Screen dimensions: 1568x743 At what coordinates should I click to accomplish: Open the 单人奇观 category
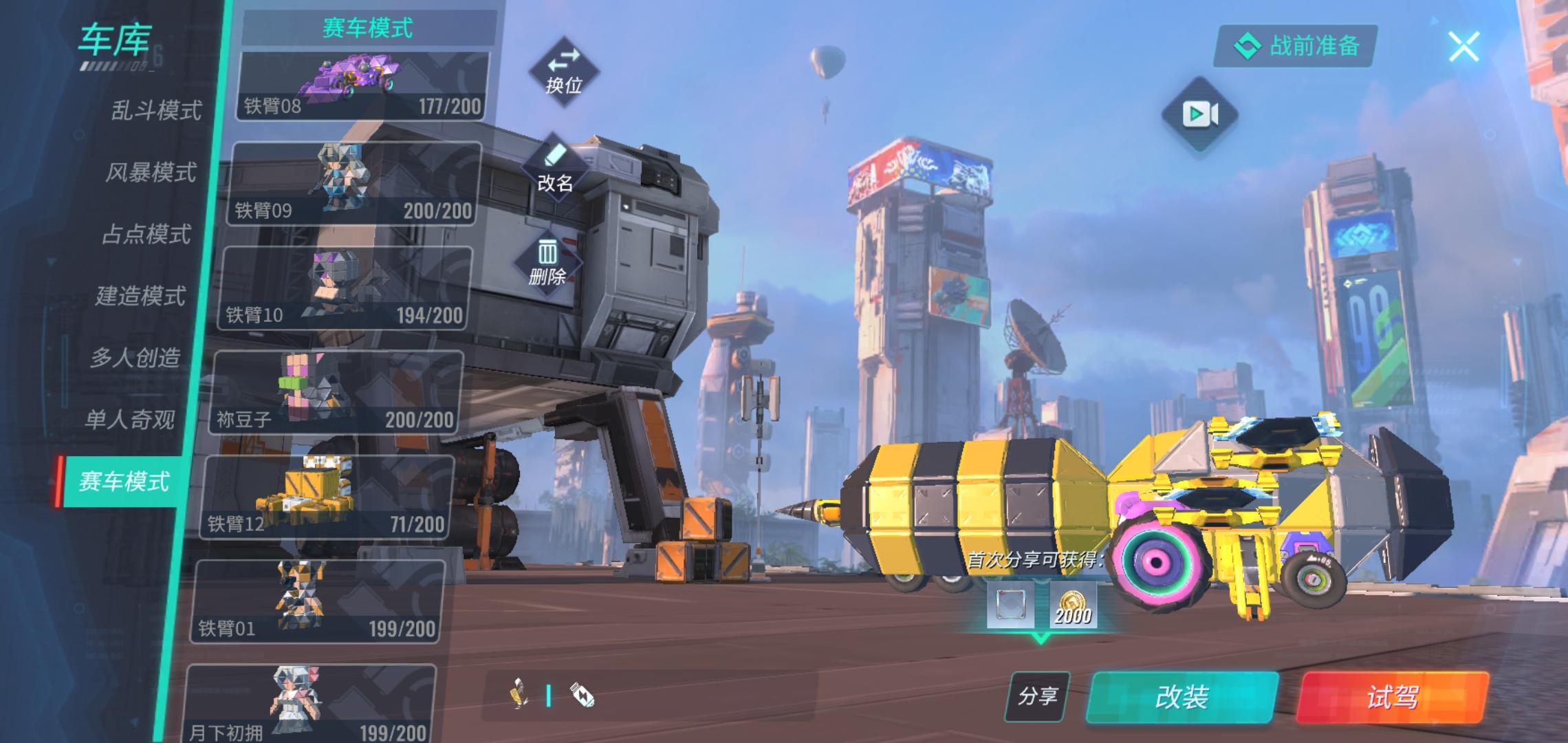pyautogui.click(x=129, y=420)
